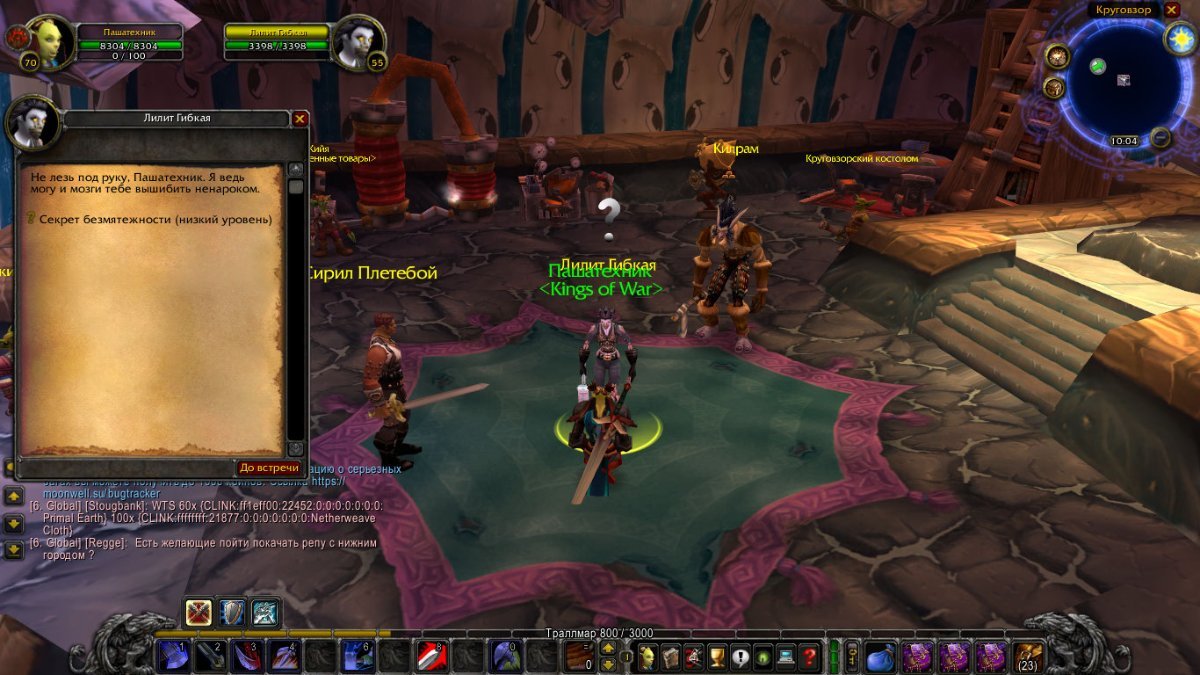The height and width of the screenshot is (675, 1200).
Task: Zoom out the minimap
Action: (1160, 137)
